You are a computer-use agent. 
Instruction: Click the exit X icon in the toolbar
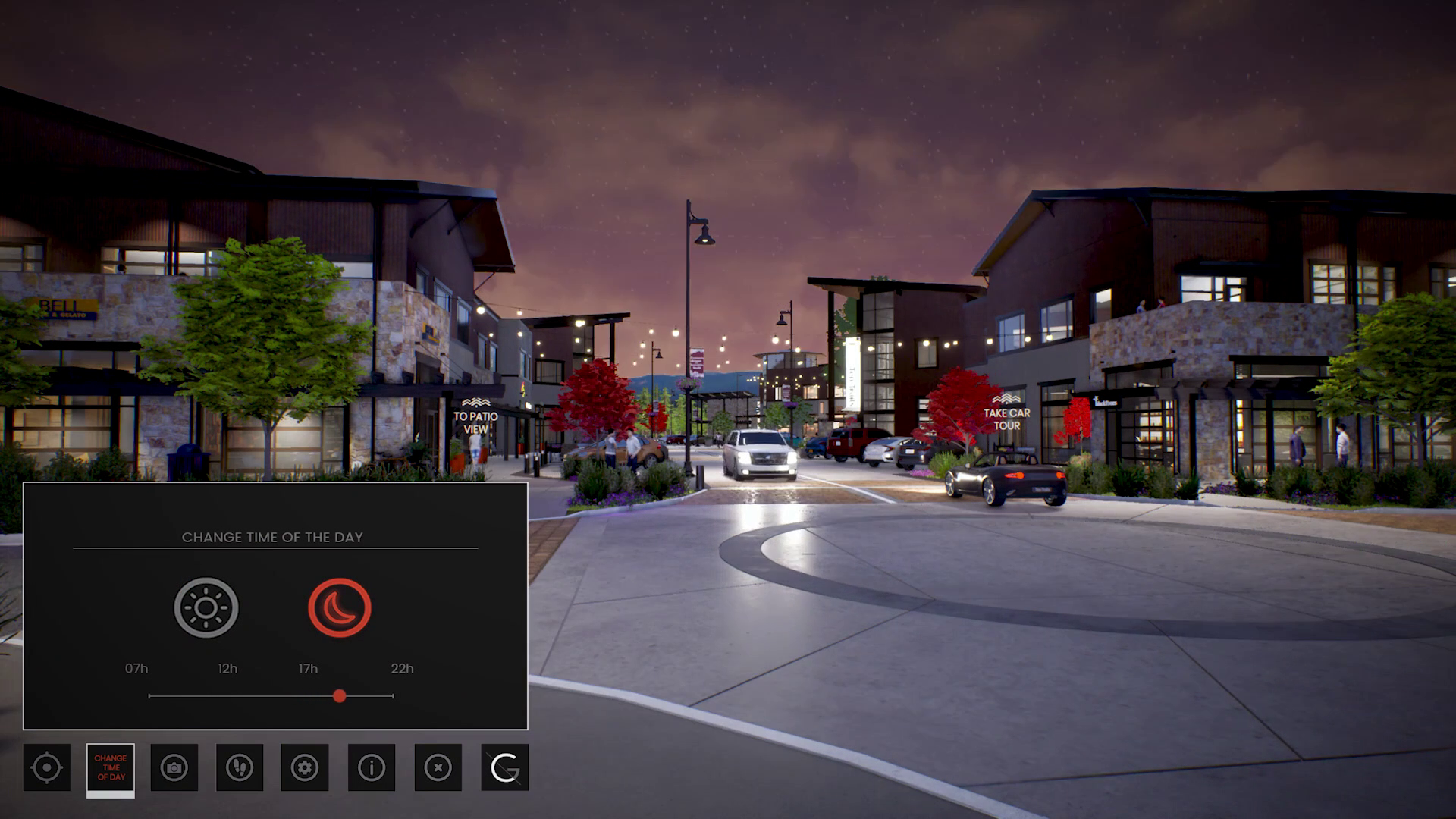[x=436, y=768]
